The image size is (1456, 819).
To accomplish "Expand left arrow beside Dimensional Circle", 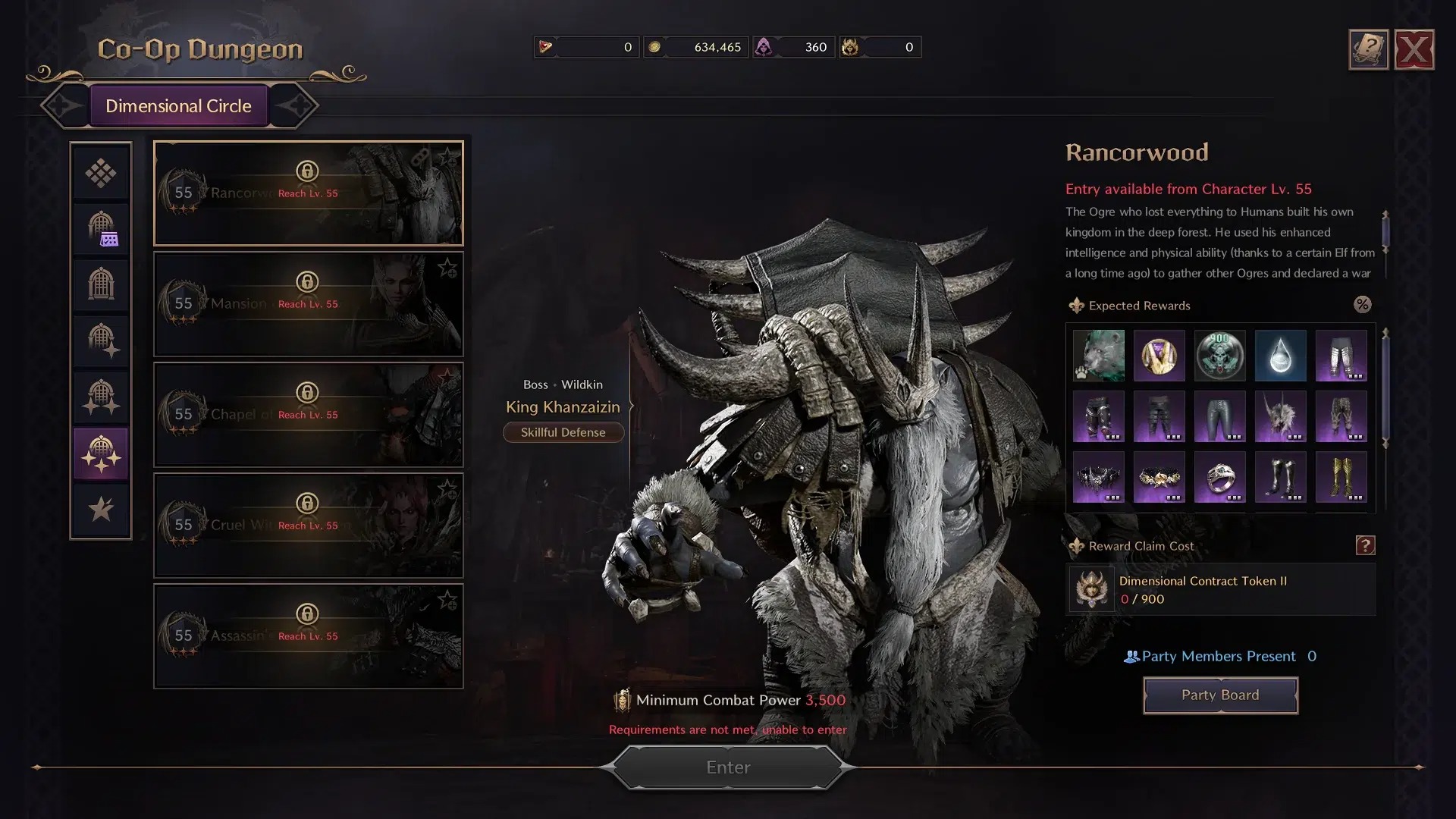I will (62, 105).
